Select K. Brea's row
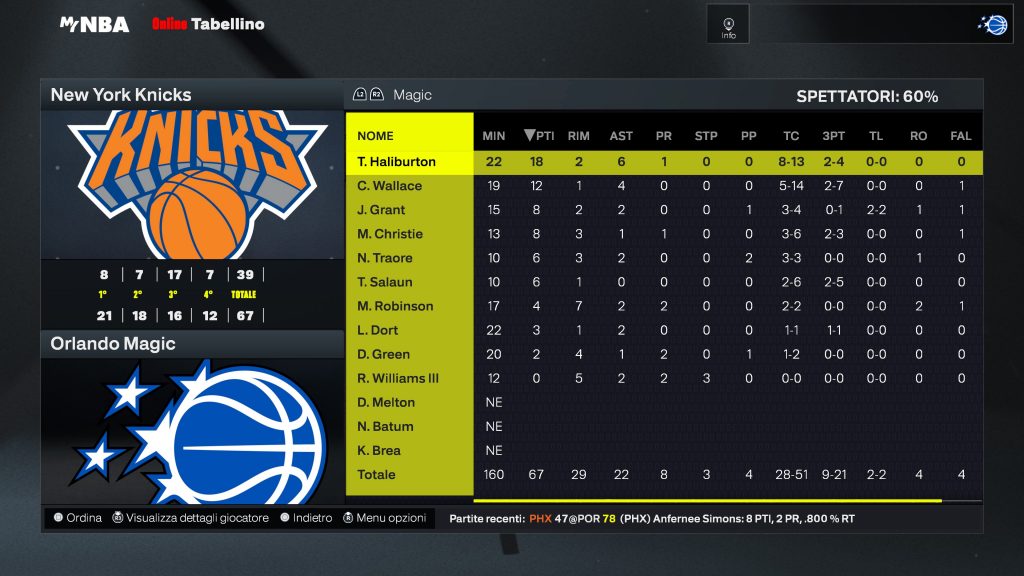Viewport: 1024px width, 576px height. point(379,450)
